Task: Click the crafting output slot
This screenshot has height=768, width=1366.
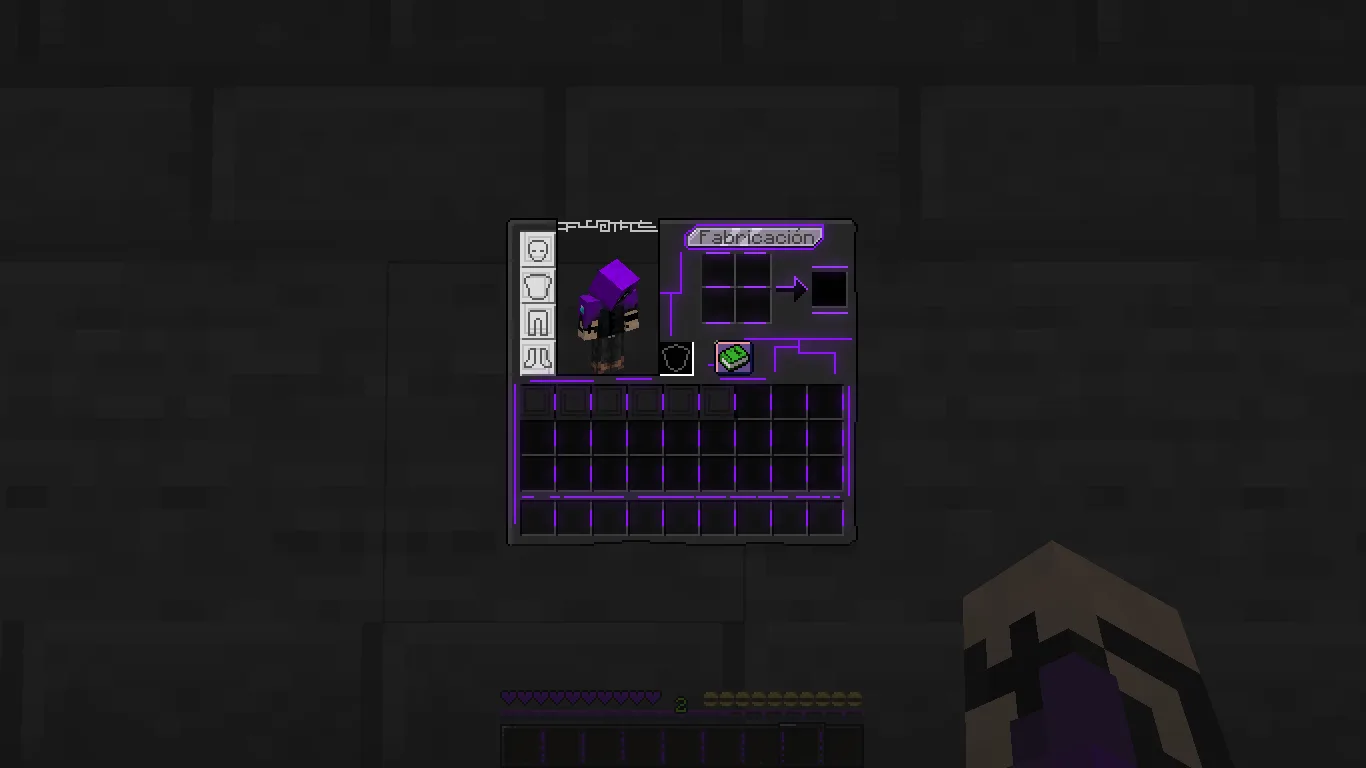Action: [x=828, y=288]
